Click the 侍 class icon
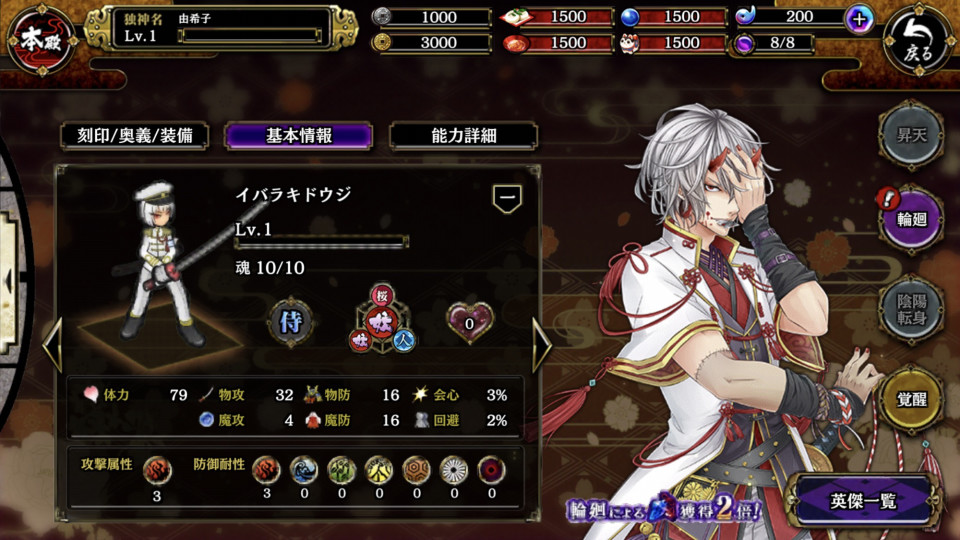The image size is (960, 540). click(292, 321)
